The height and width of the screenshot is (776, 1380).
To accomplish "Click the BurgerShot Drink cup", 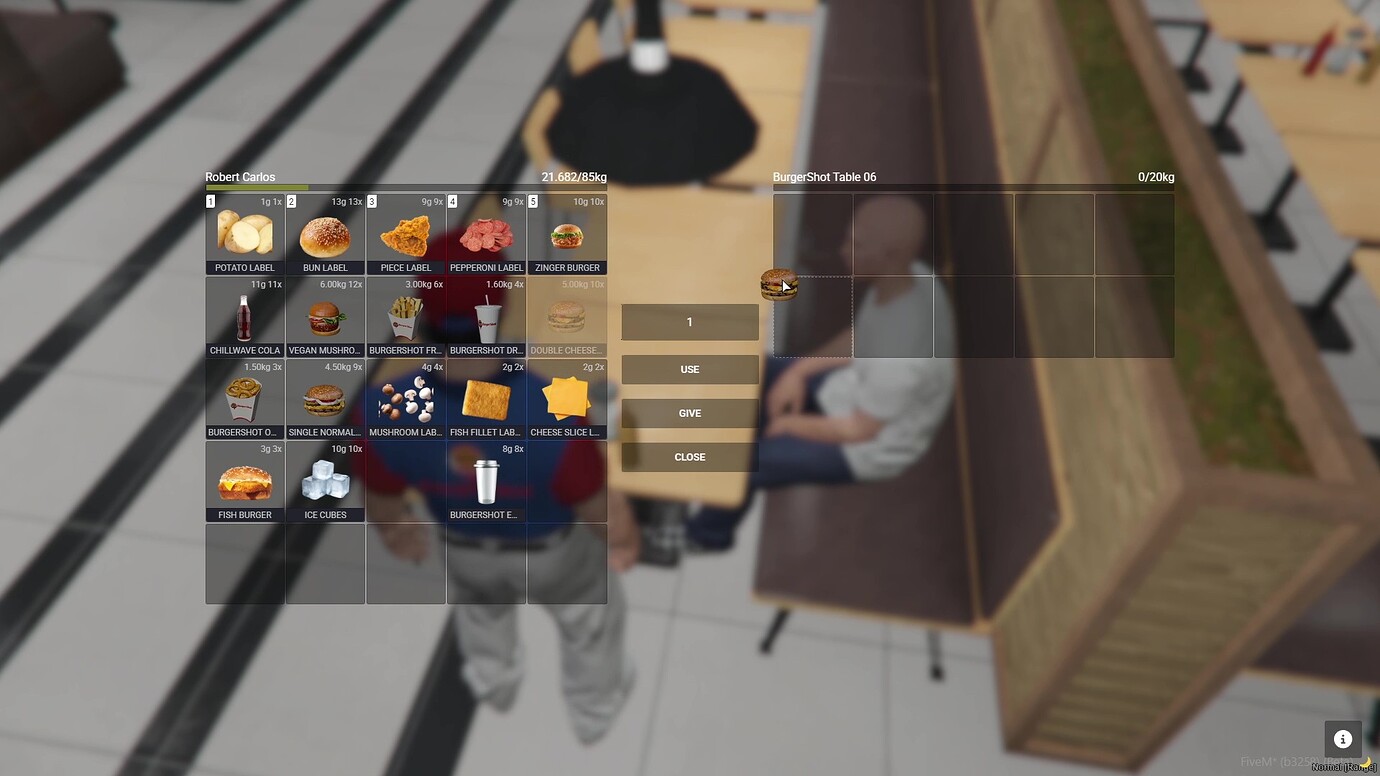I will (x=486, y=316).
